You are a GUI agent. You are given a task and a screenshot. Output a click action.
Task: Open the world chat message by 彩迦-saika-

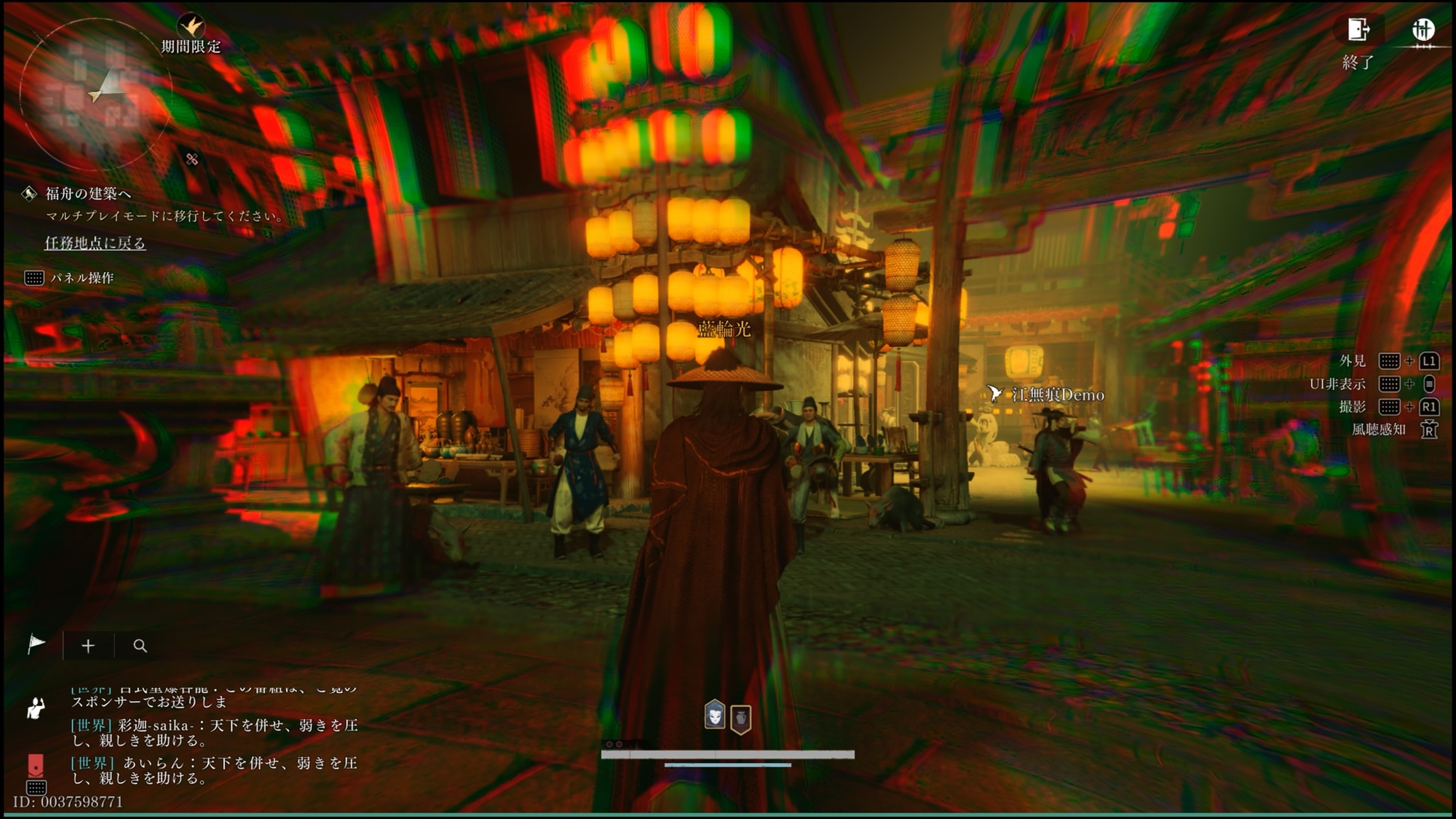(214, 732)
